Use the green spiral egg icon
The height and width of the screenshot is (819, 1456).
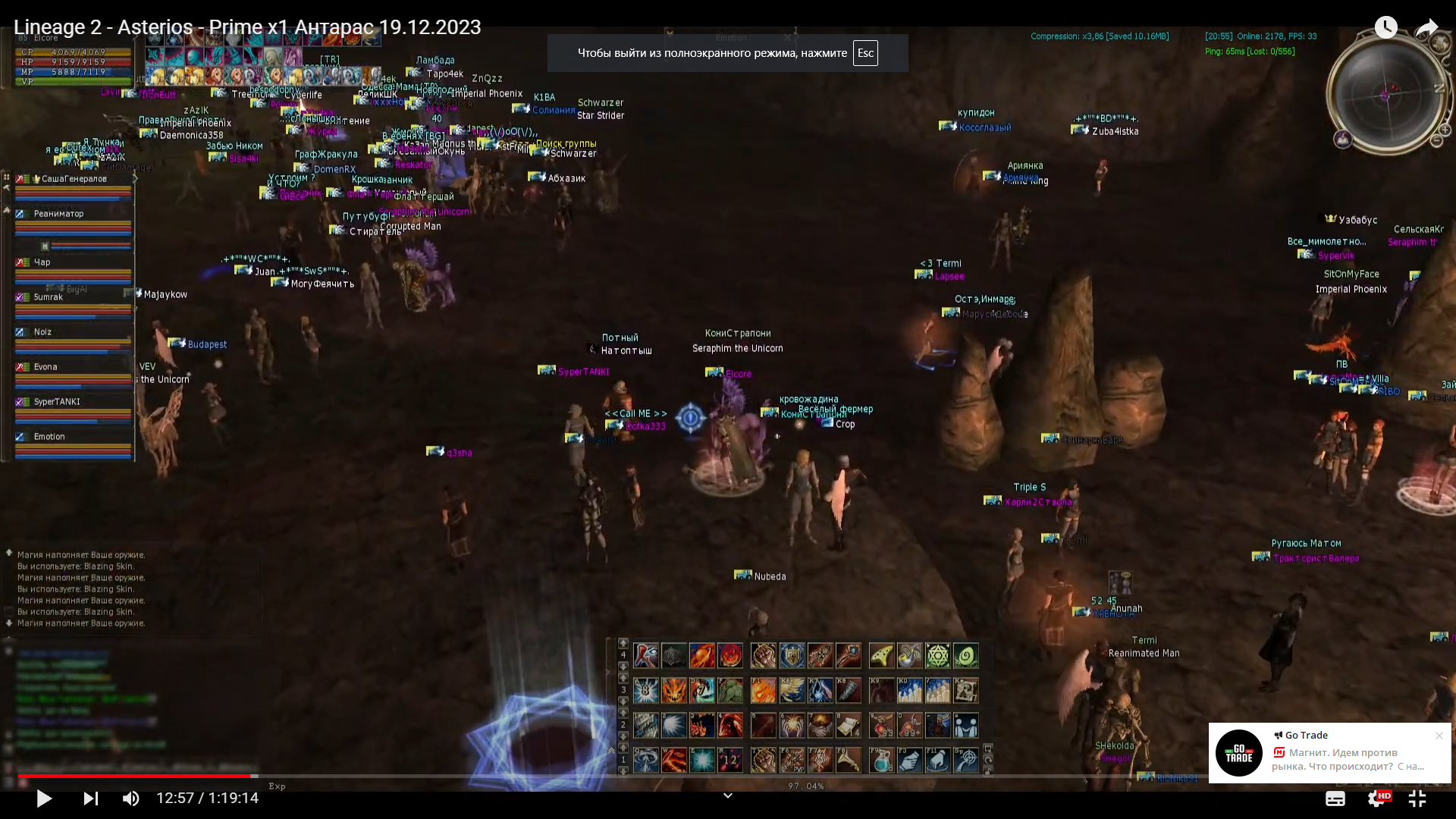click(x=965, y=656)
